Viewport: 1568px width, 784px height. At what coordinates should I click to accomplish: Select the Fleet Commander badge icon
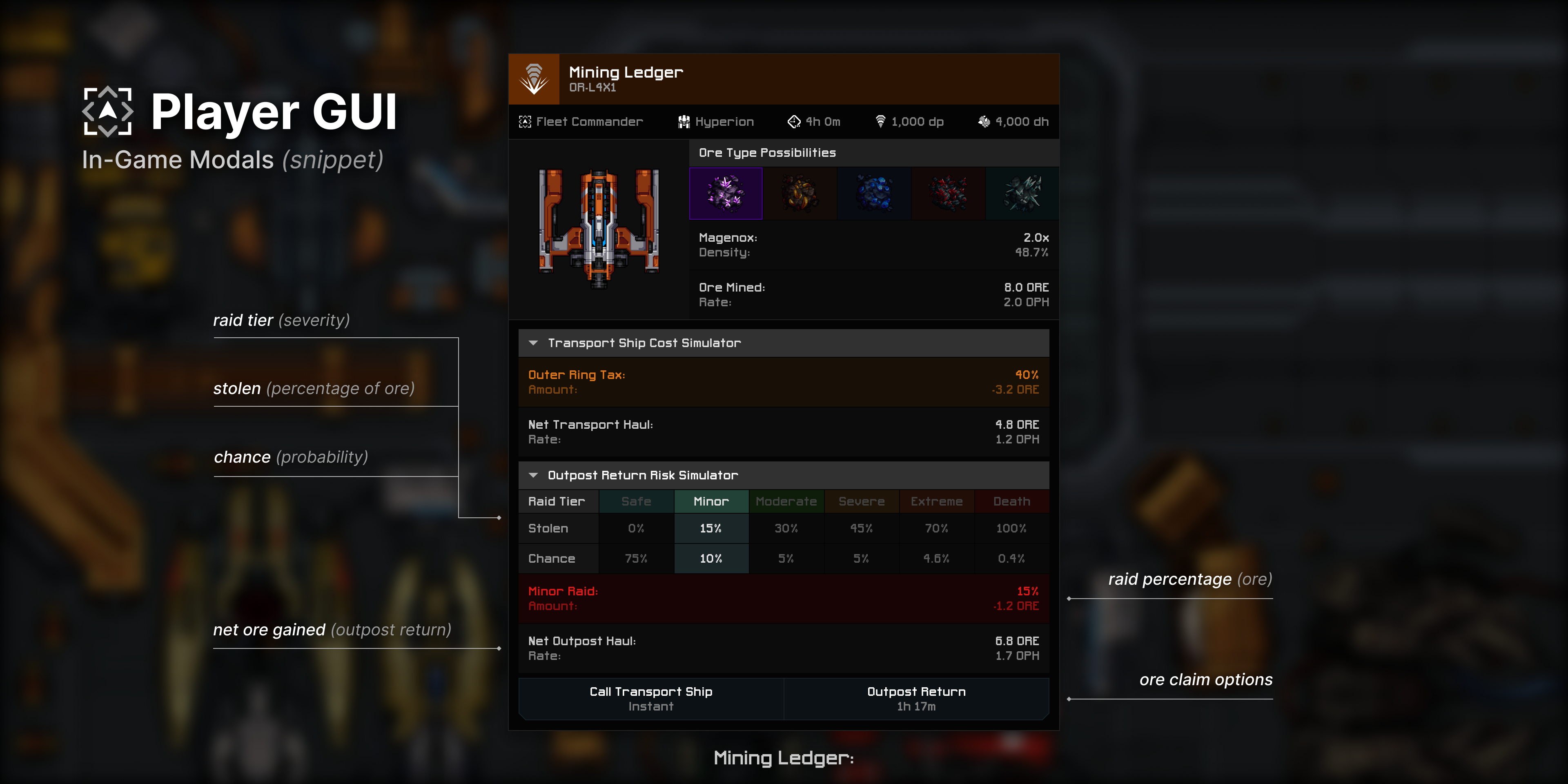(x=525, y=121)
